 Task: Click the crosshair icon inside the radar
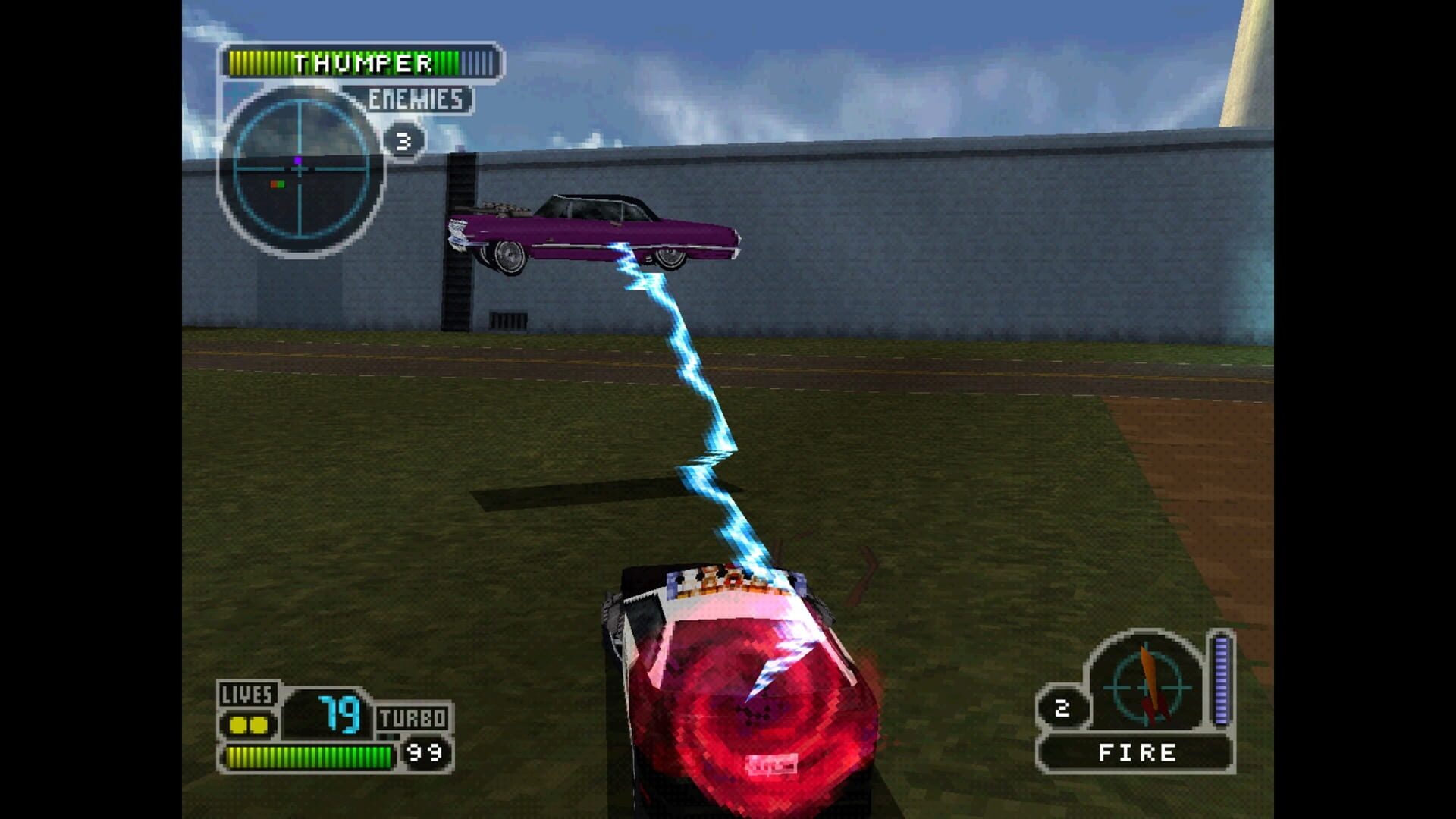pyautogui.click(x=299, y=168)
